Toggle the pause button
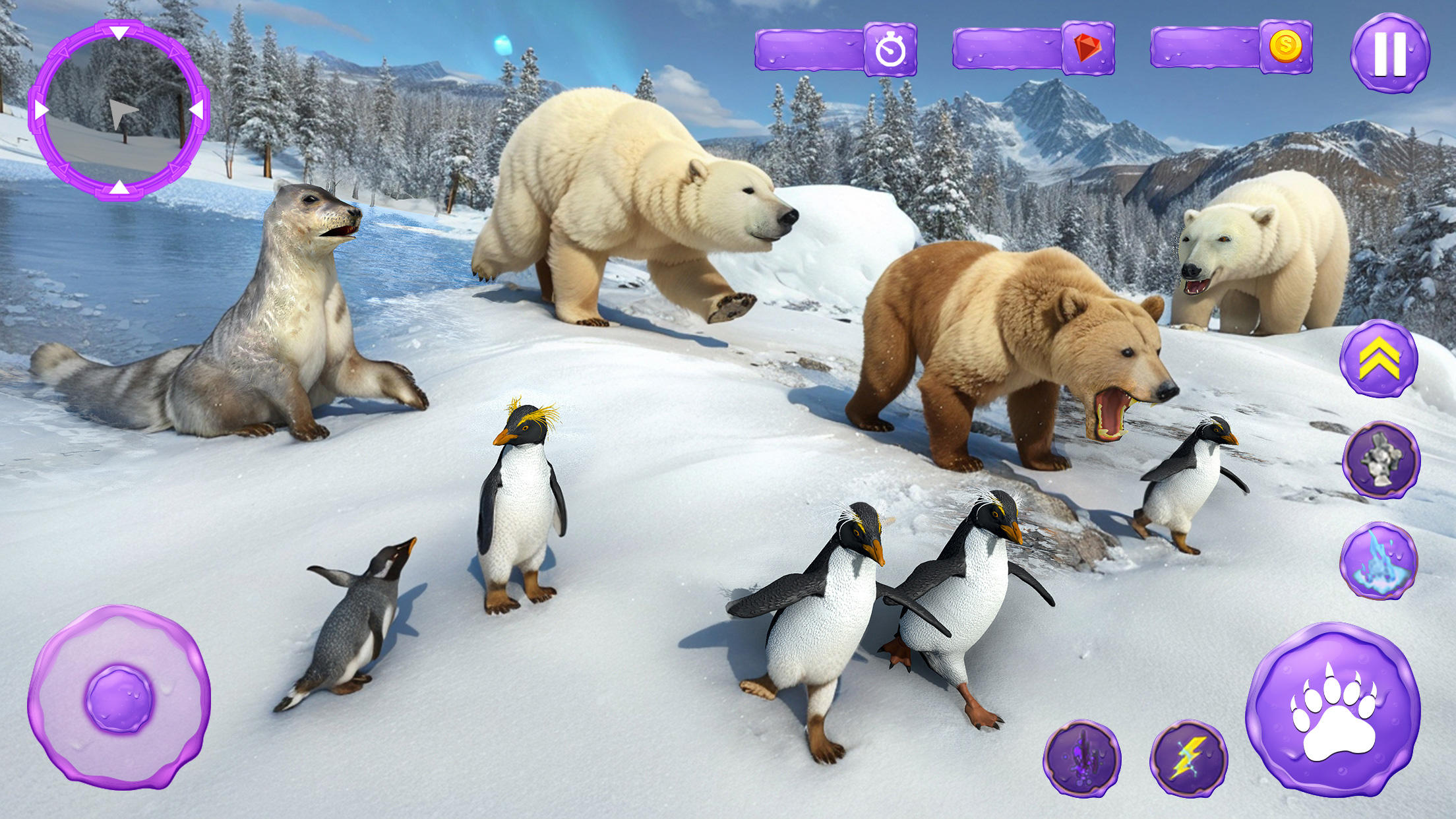The image size is (1456, 819). [1391, 53]
